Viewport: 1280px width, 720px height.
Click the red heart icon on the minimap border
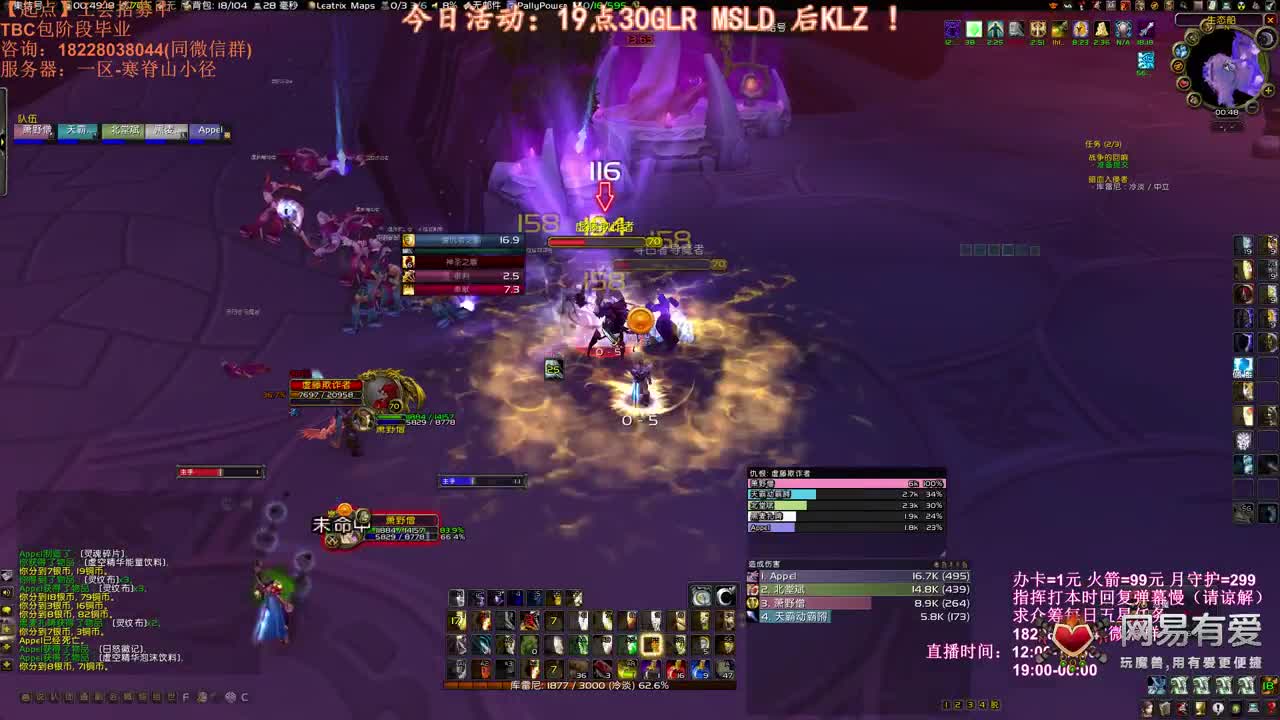coord(1184,83)
